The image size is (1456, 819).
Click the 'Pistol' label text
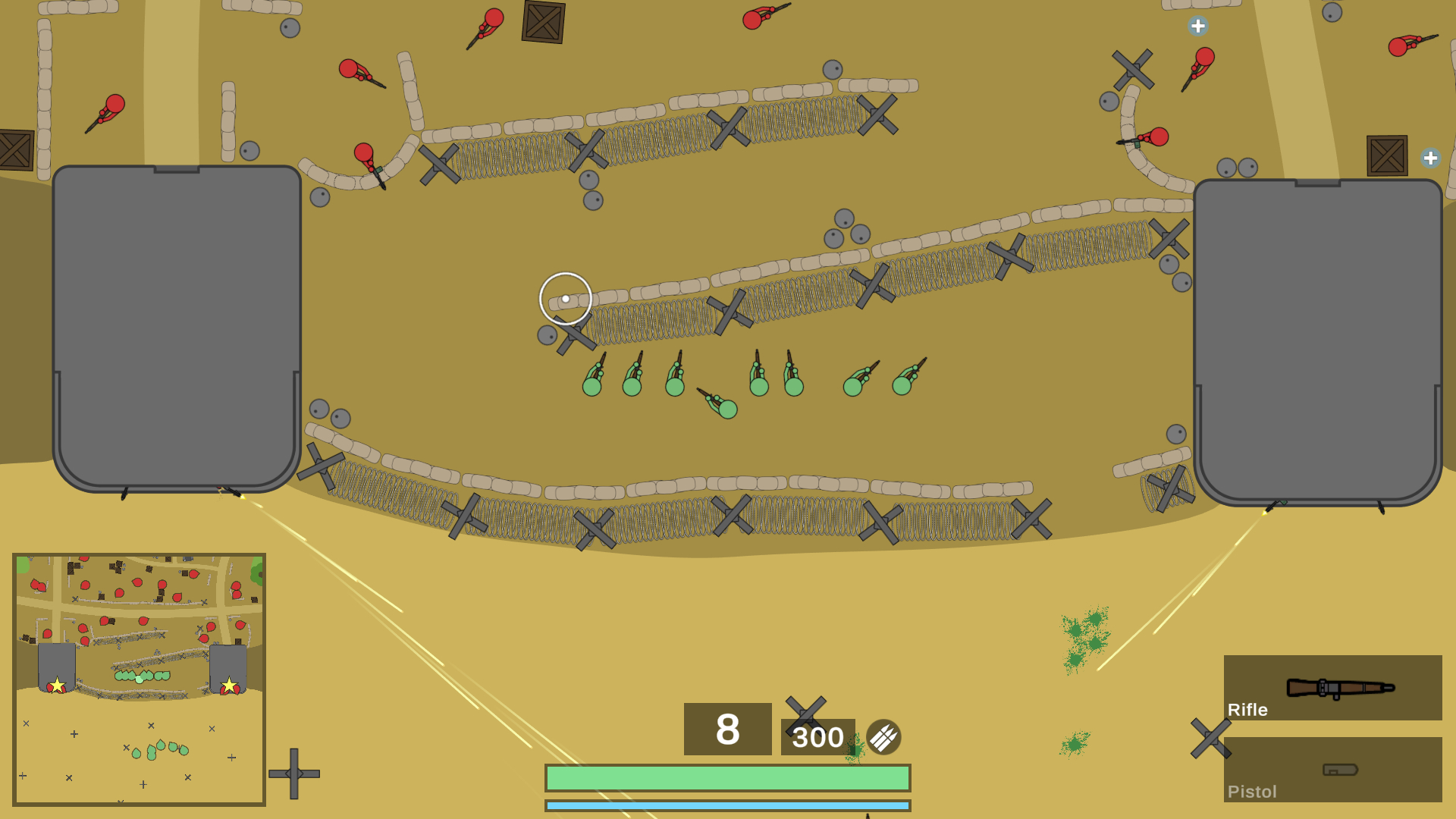pyautogui.click(x=1252, y=791)
